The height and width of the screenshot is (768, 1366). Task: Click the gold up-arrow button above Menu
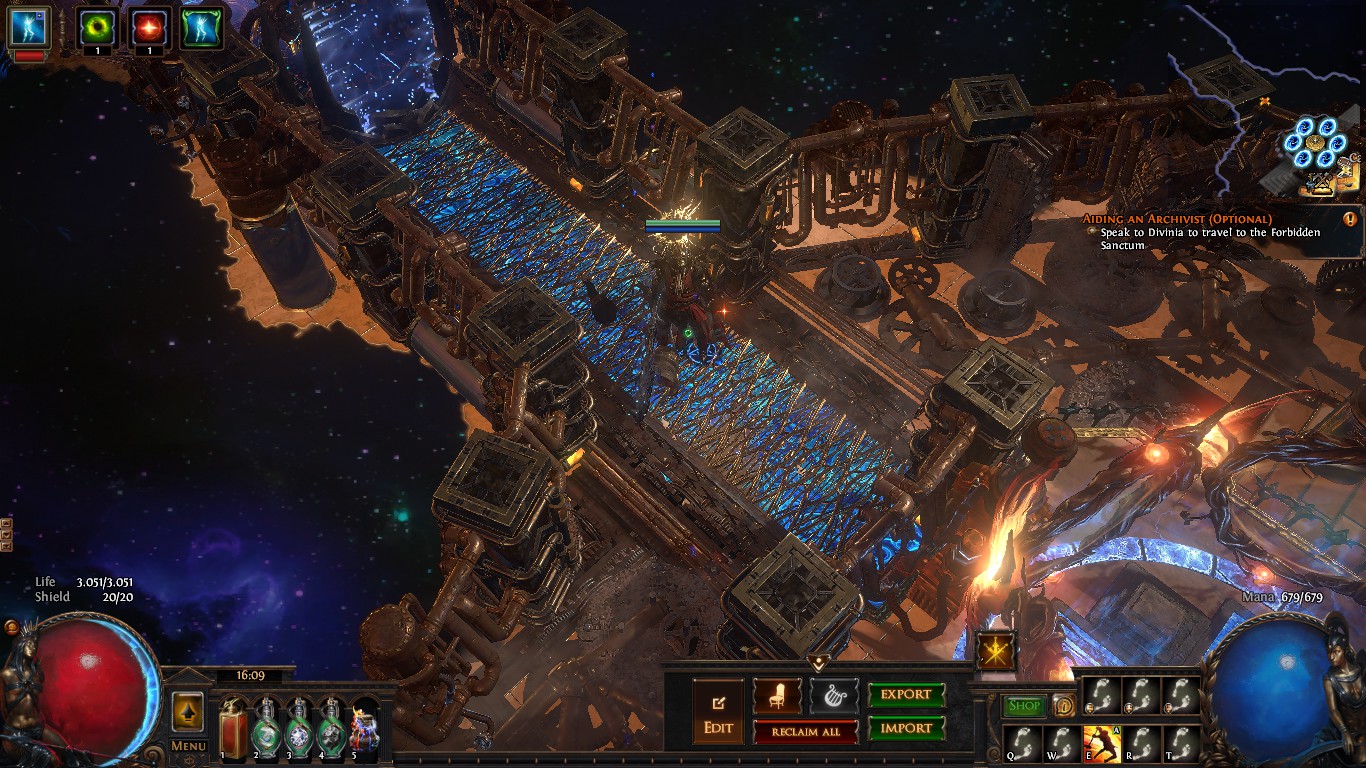pos(188,712)
